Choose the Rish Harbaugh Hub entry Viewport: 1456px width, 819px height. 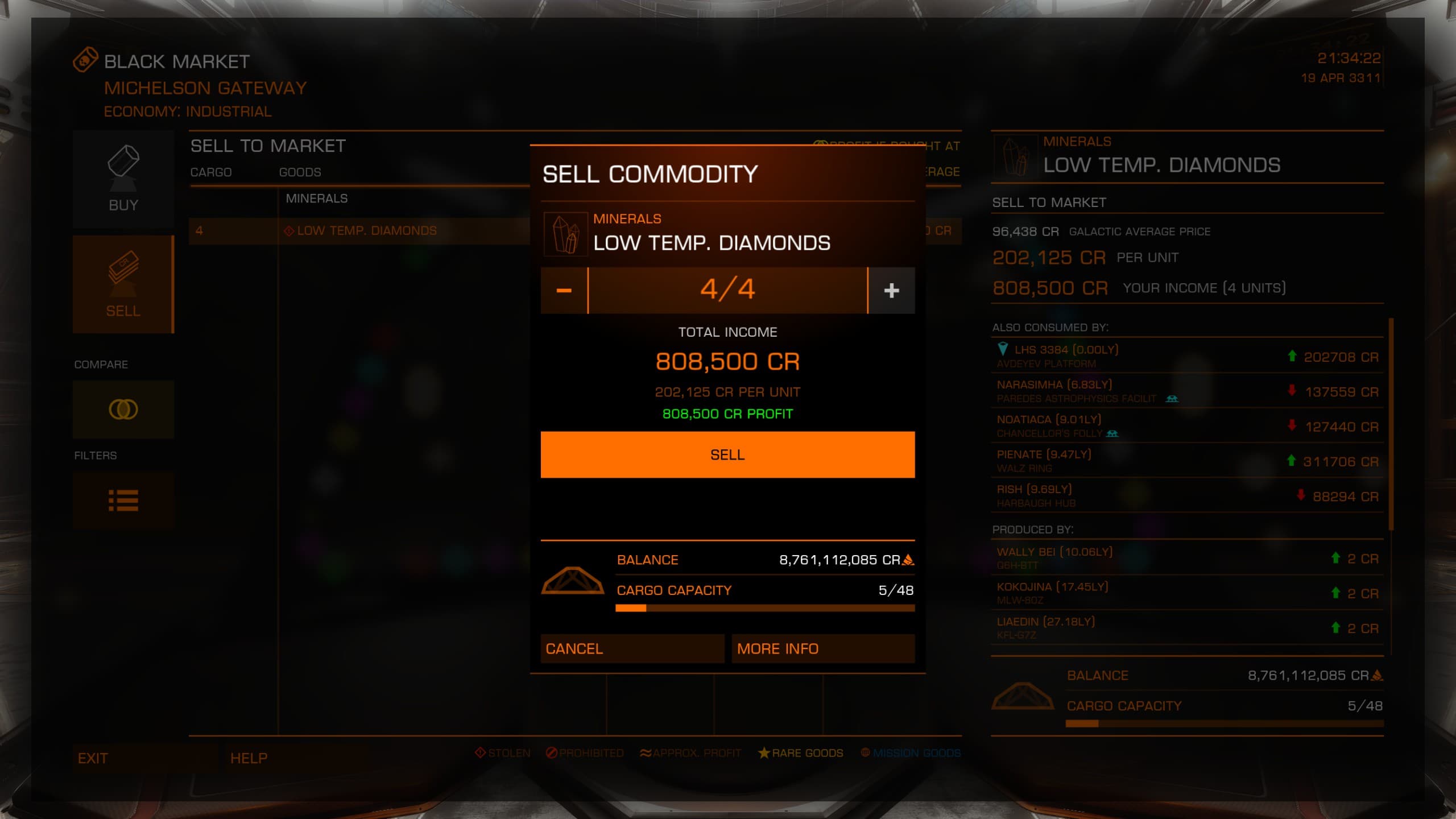pyautogui.click(x=1186, y=495)
